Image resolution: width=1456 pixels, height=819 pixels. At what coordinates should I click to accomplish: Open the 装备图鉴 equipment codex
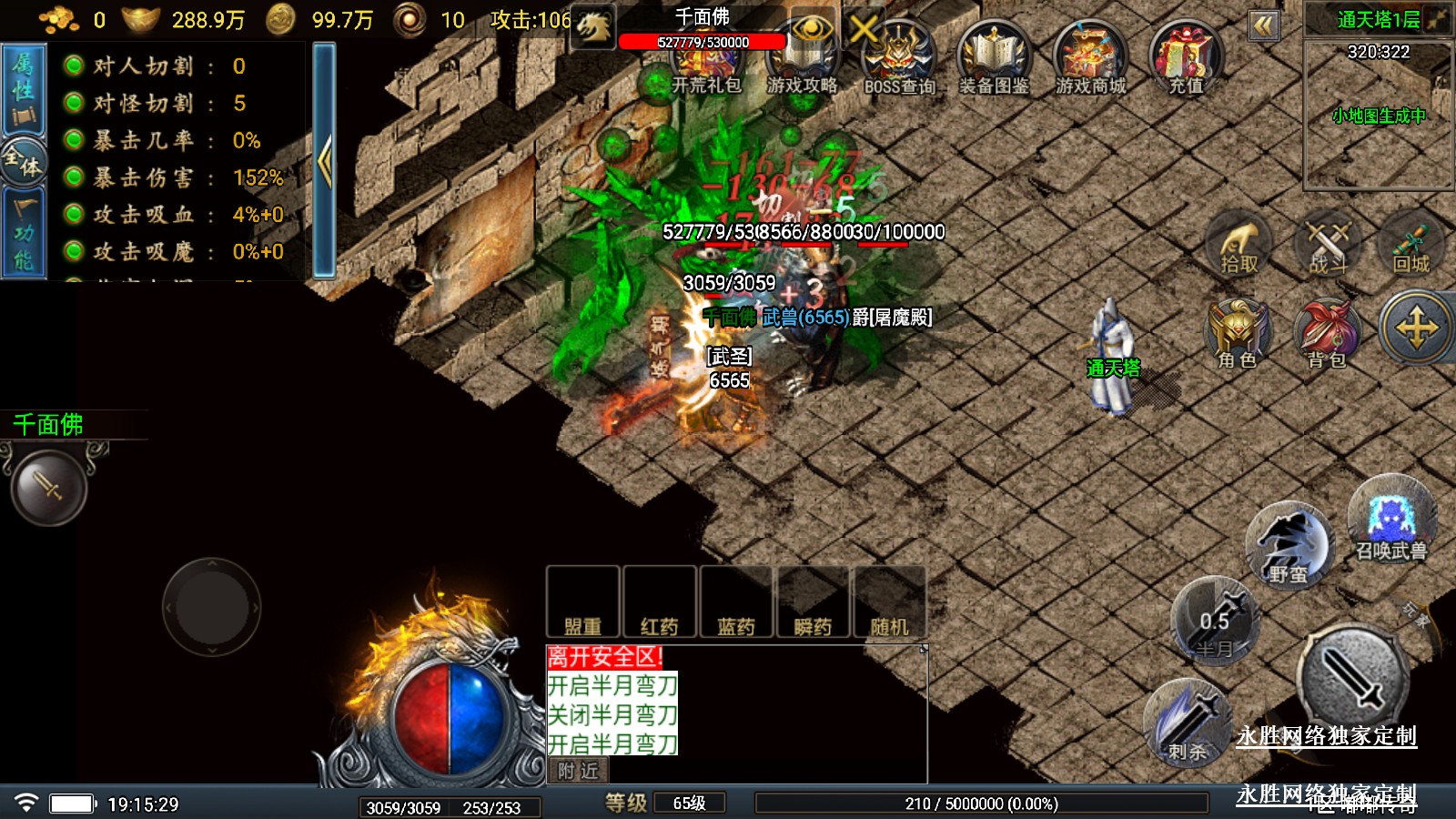[x=995, y=60]
